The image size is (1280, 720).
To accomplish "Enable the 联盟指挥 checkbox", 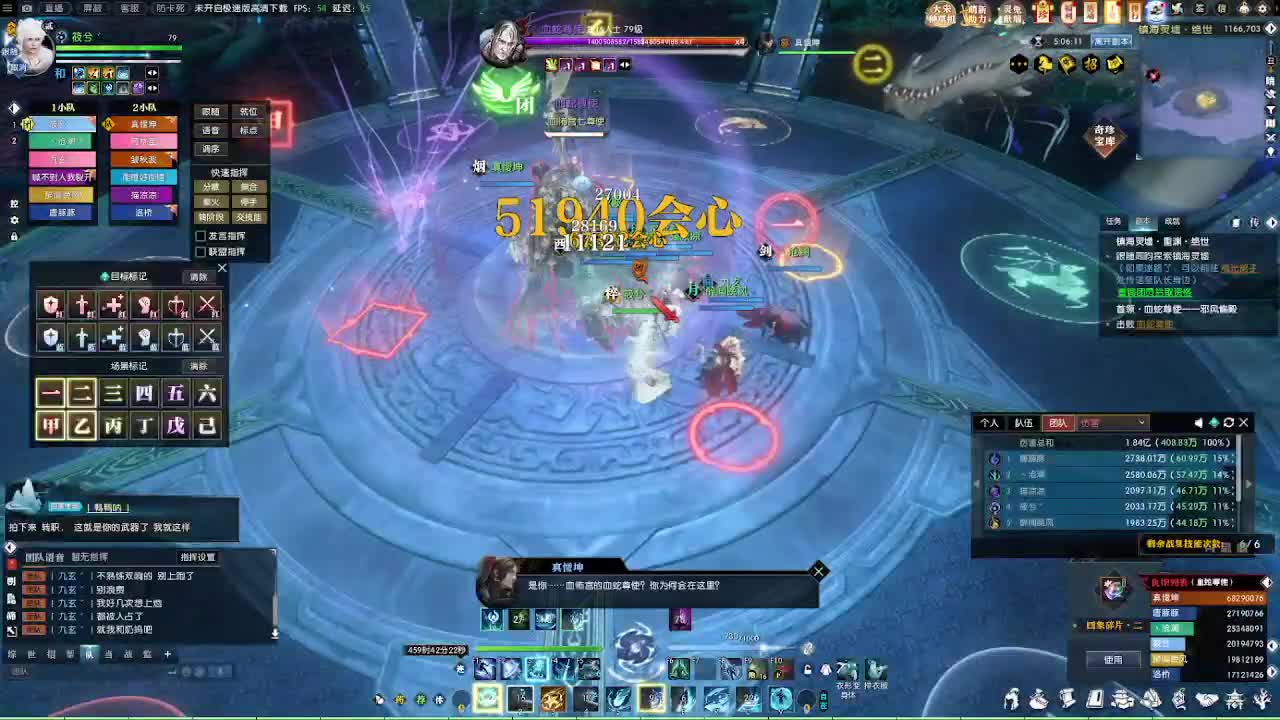I will [201, 251].
